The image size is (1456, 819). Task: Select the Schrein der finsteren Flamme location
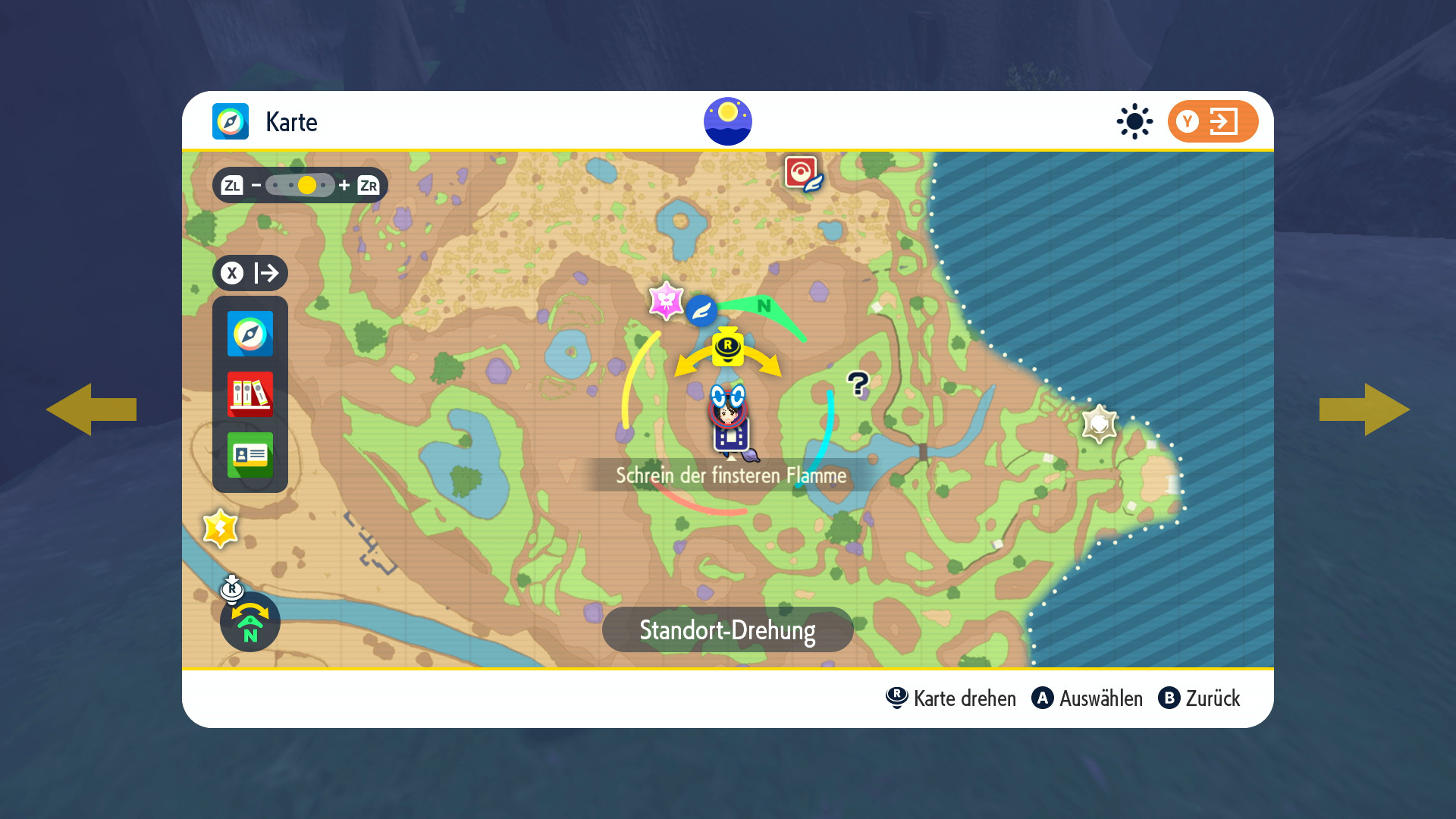coord(730,475)
